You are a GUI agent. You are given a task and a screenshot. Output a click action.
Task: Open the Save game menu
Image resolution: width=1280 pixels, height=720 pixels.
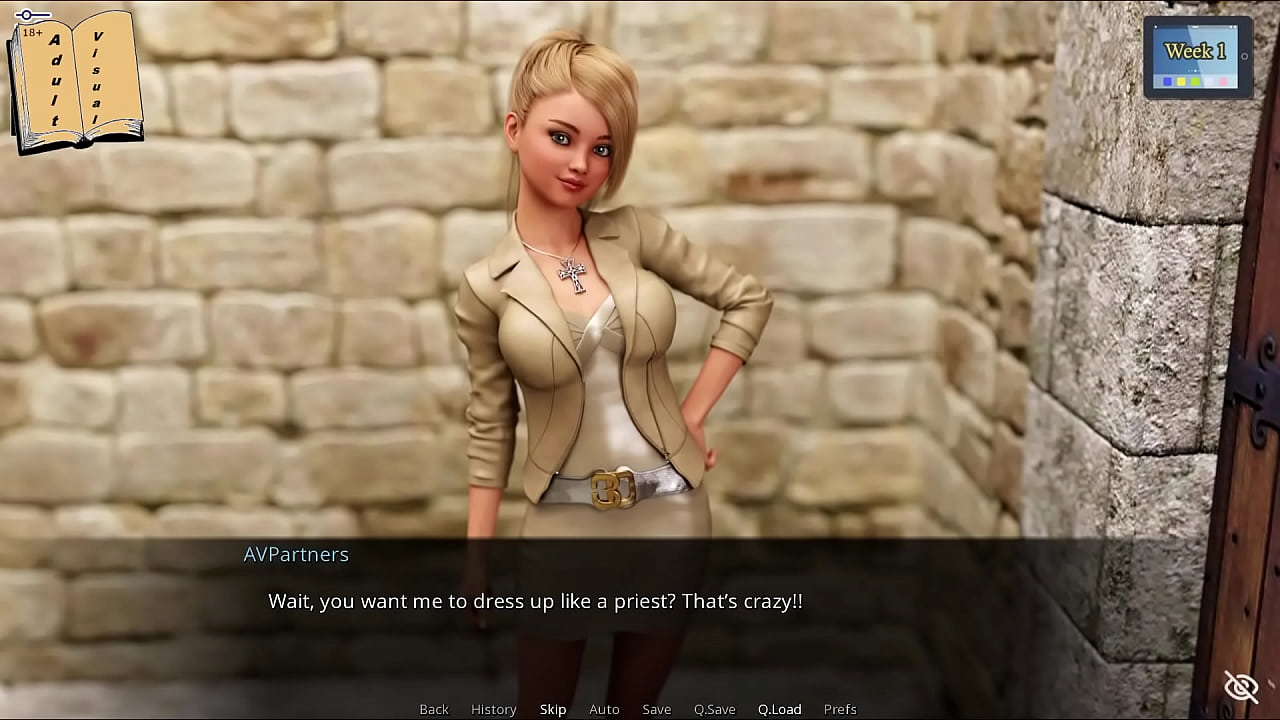(x=656, y=709)
